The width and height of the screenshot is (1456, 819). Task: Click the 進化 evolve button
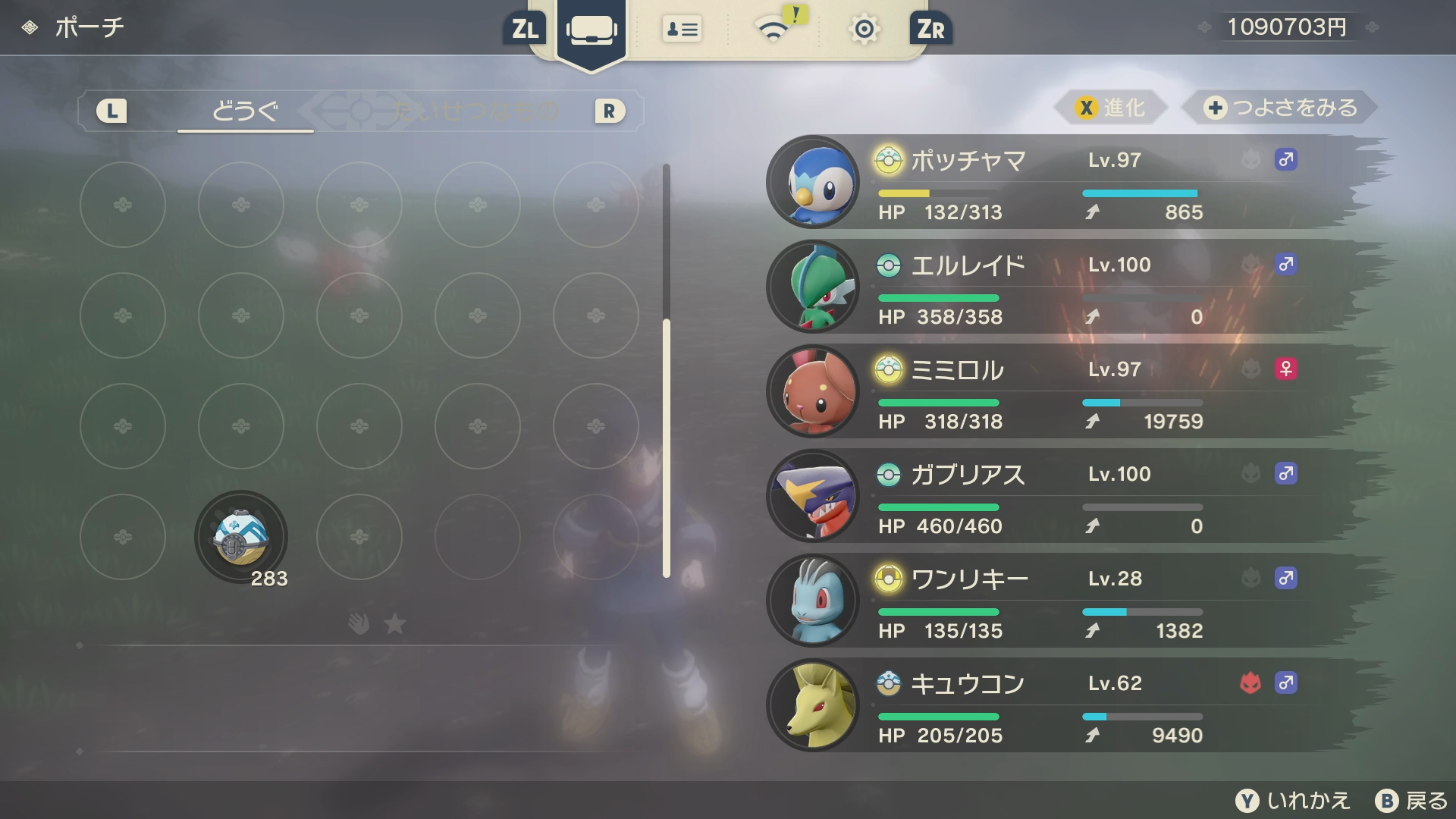[x=1111, y=108]
